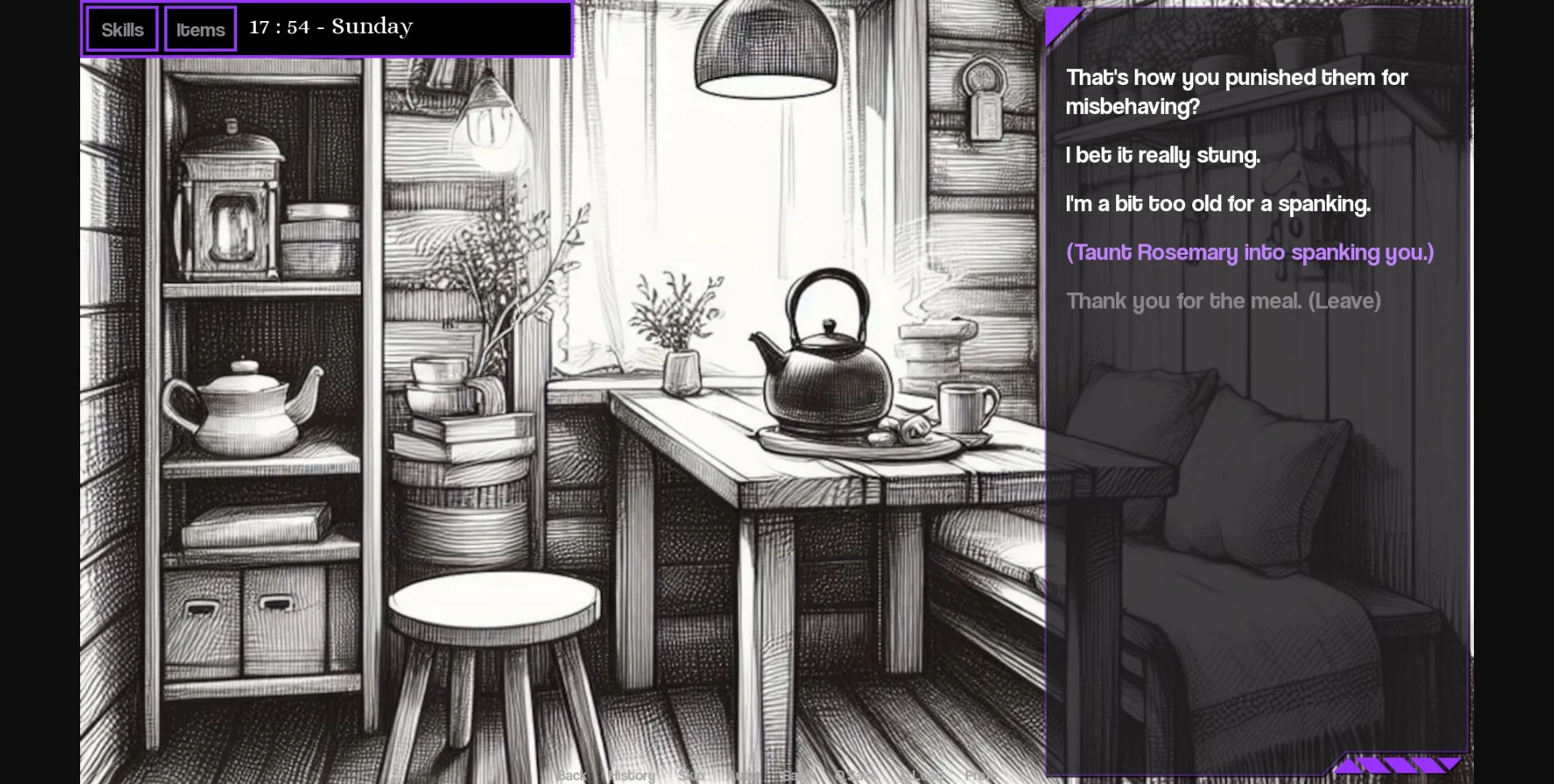The width and height of the screenshot is (1554, 784).
Task: Click the '17 : 54 - Sunday' time display
Action: 331,27
